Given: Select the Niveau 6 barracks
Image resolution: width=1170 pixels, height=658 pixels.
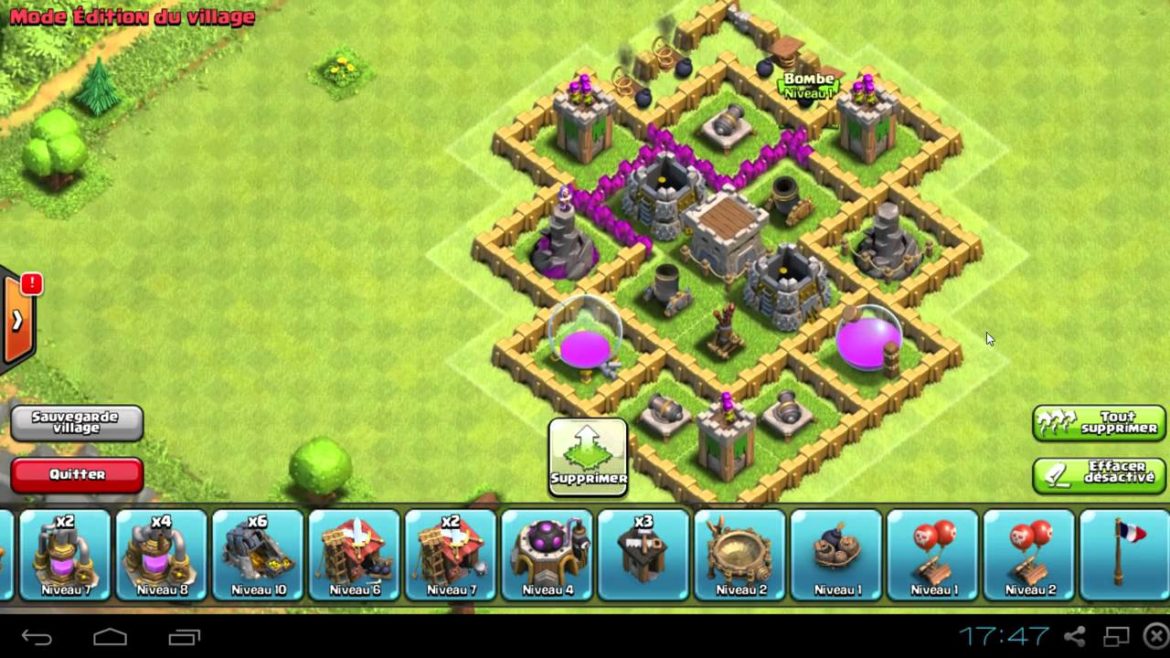Looking at the screenshot, I should pos(354,555).
